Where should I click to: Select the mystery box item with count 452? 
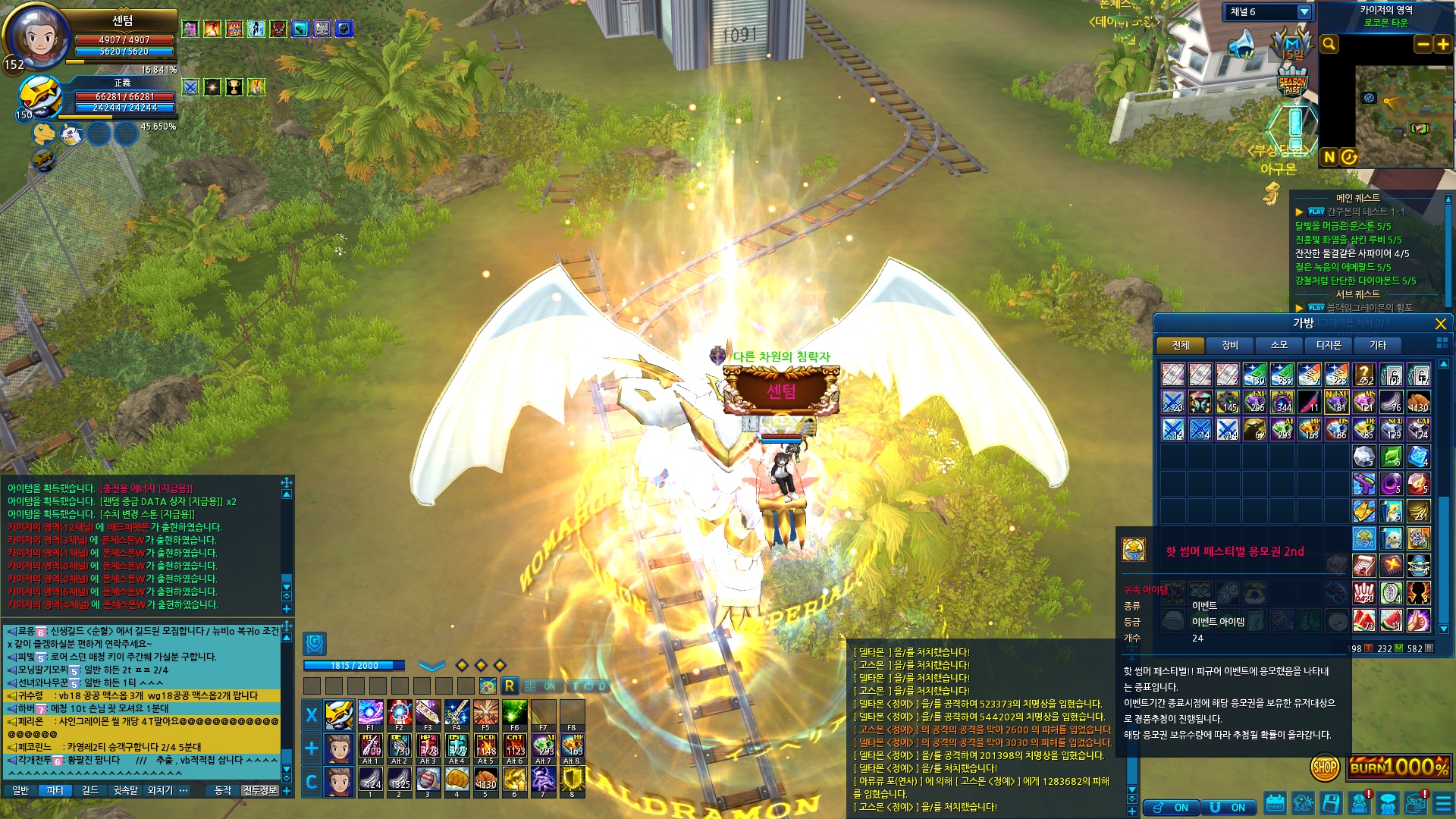[x=1363, y=375]
